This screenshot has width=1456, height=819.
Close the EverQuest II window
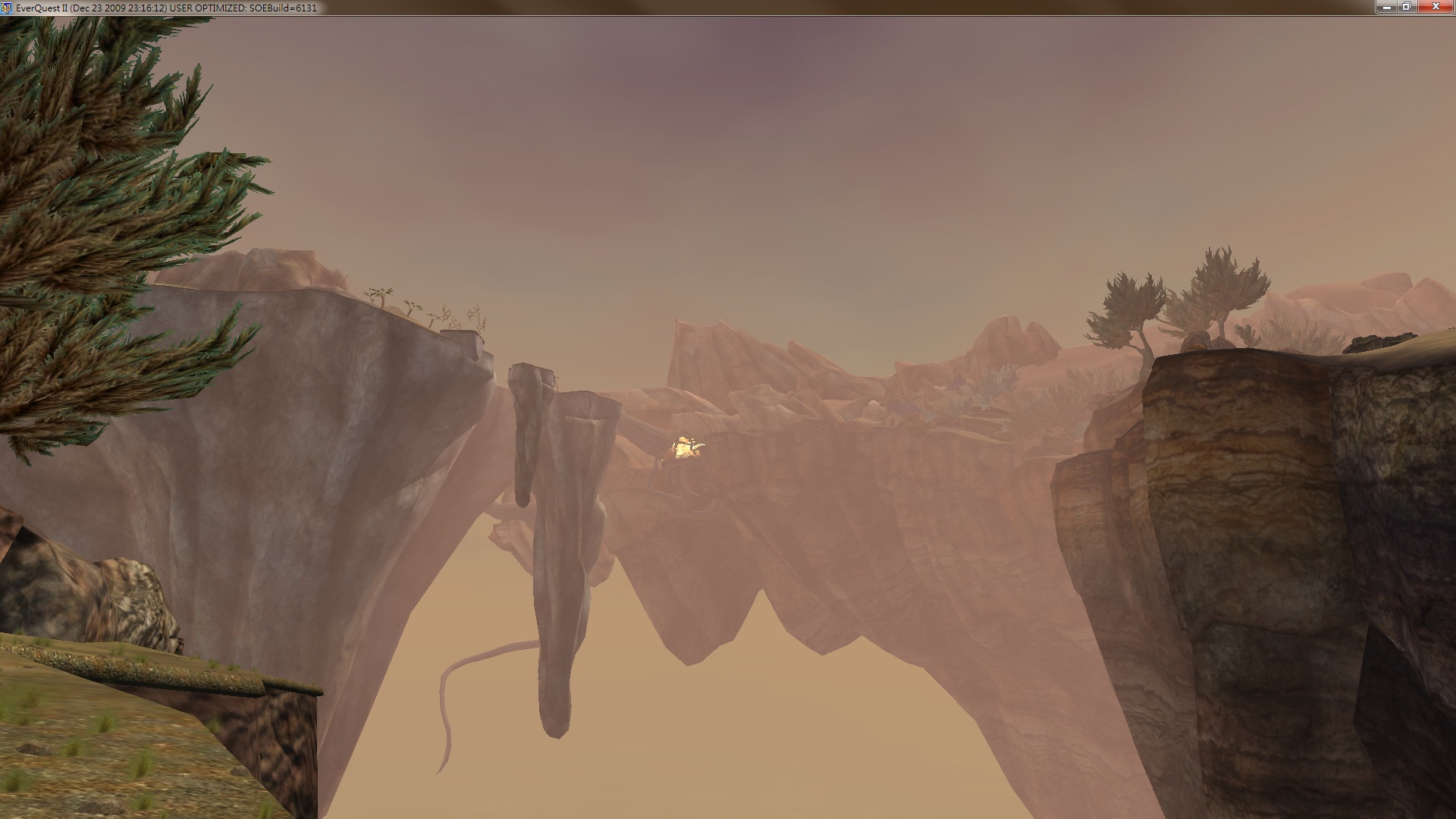coord(1436,7)
